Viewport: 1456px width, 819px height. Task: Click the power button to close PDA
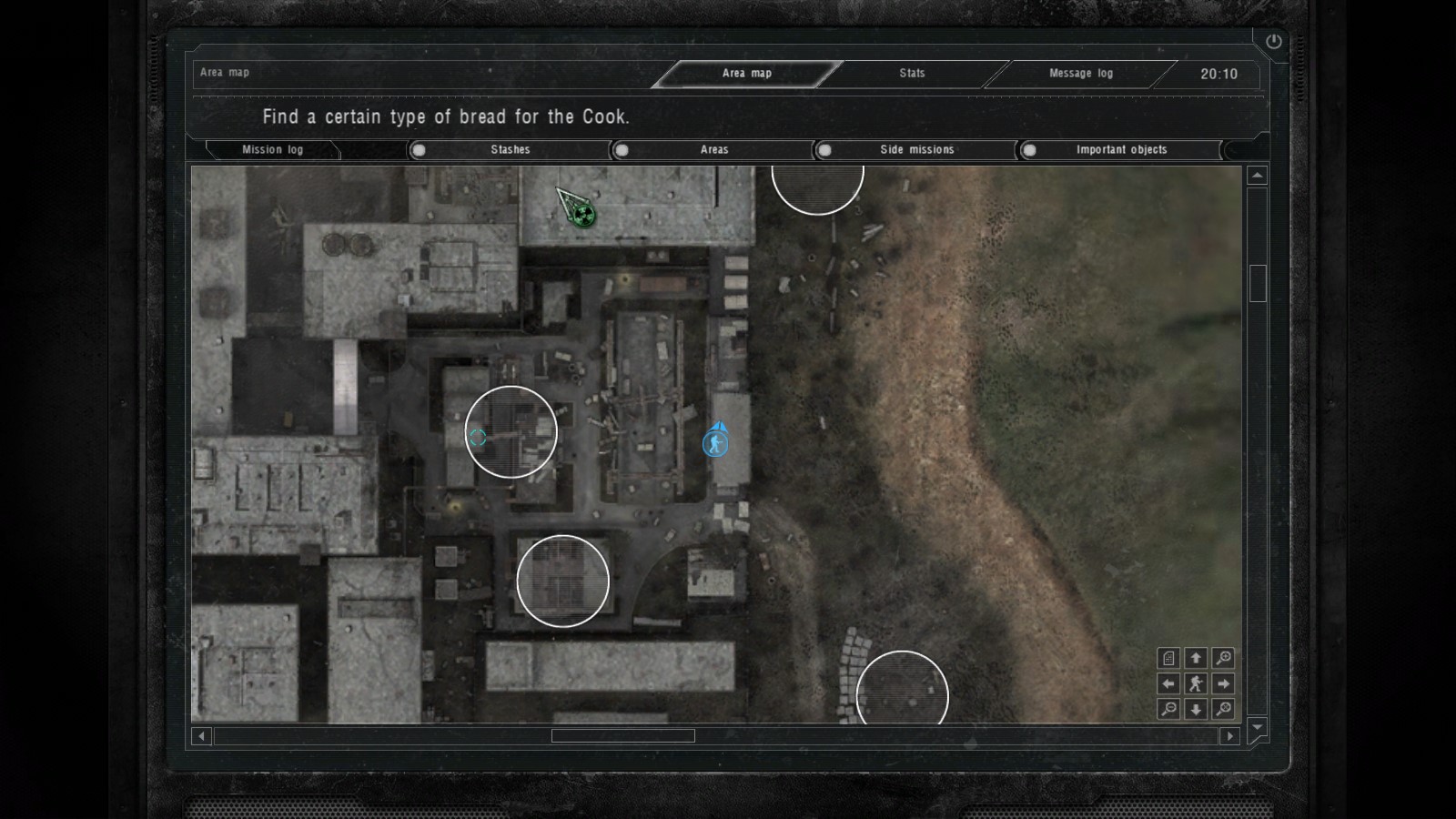1273,42
